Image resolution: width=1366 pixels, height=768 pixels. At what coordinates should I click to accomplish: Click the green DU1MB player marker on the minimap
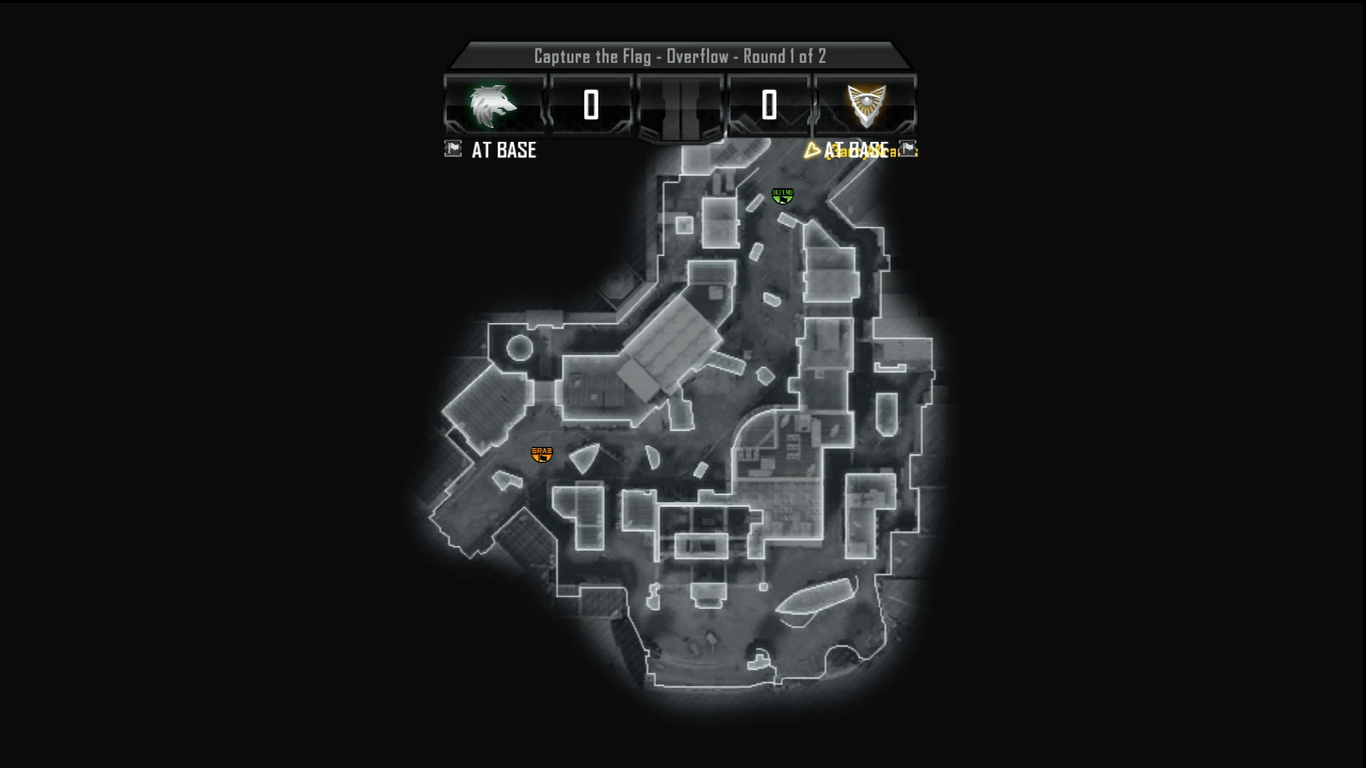click(784, 196)
